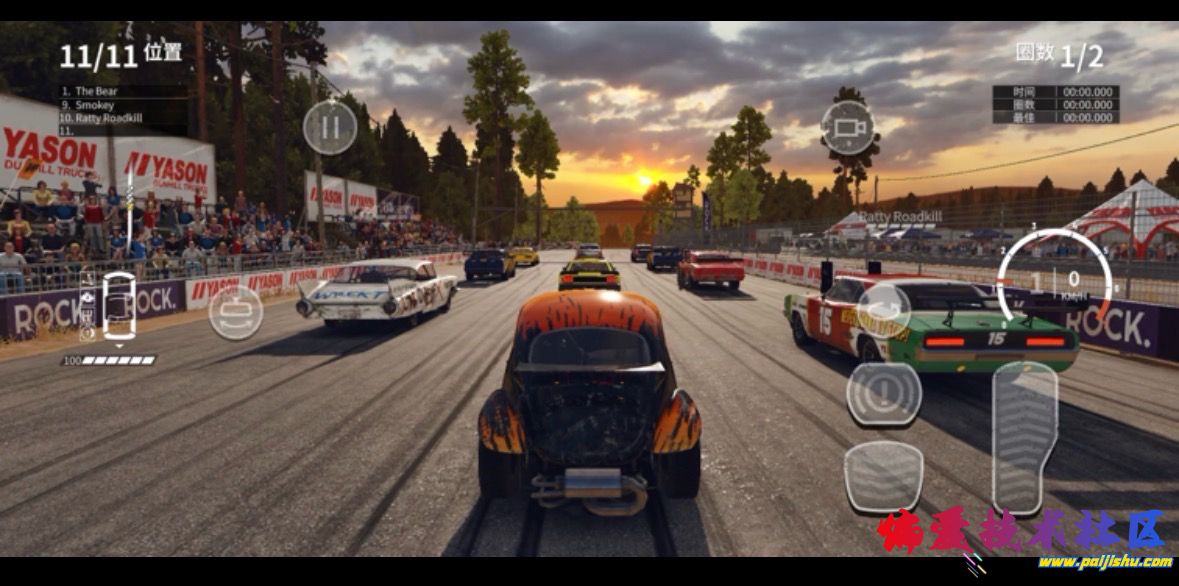Switch the camera view
Image resolution: width=1179 pixels, height=586 pixels.
(x=848, y=128)
